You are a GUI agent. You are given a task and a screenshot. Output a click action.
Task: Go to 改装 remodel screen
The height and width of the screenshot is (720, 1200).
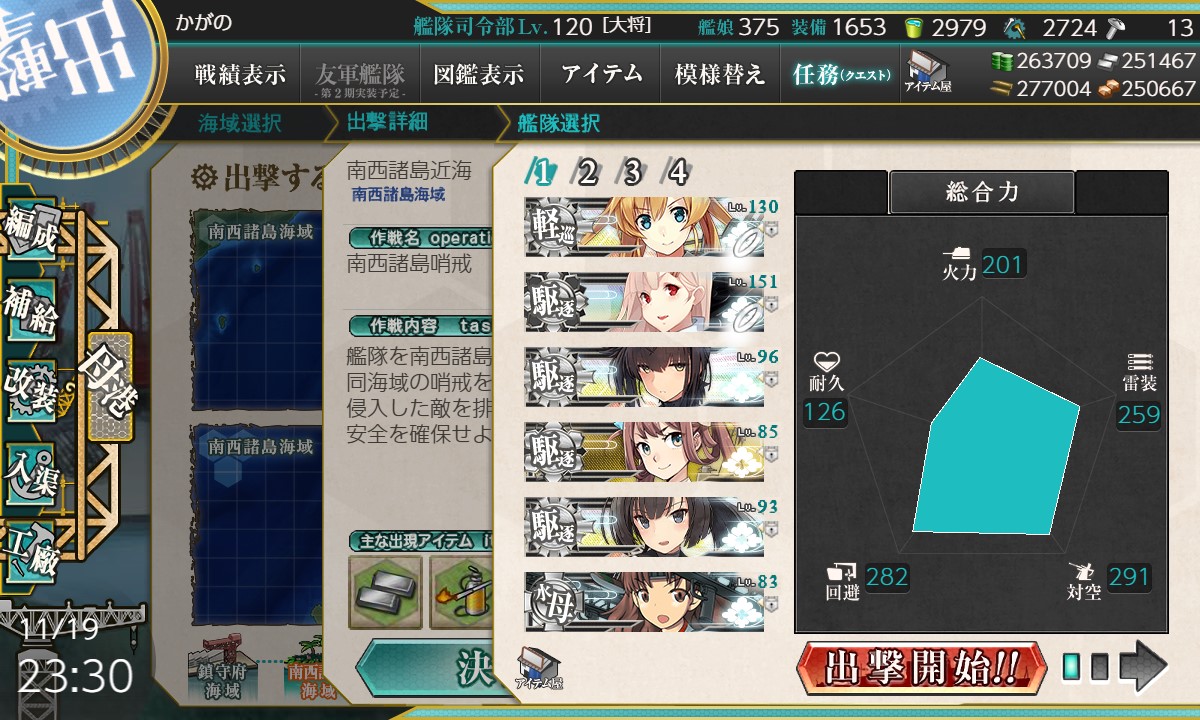(30, 388)
